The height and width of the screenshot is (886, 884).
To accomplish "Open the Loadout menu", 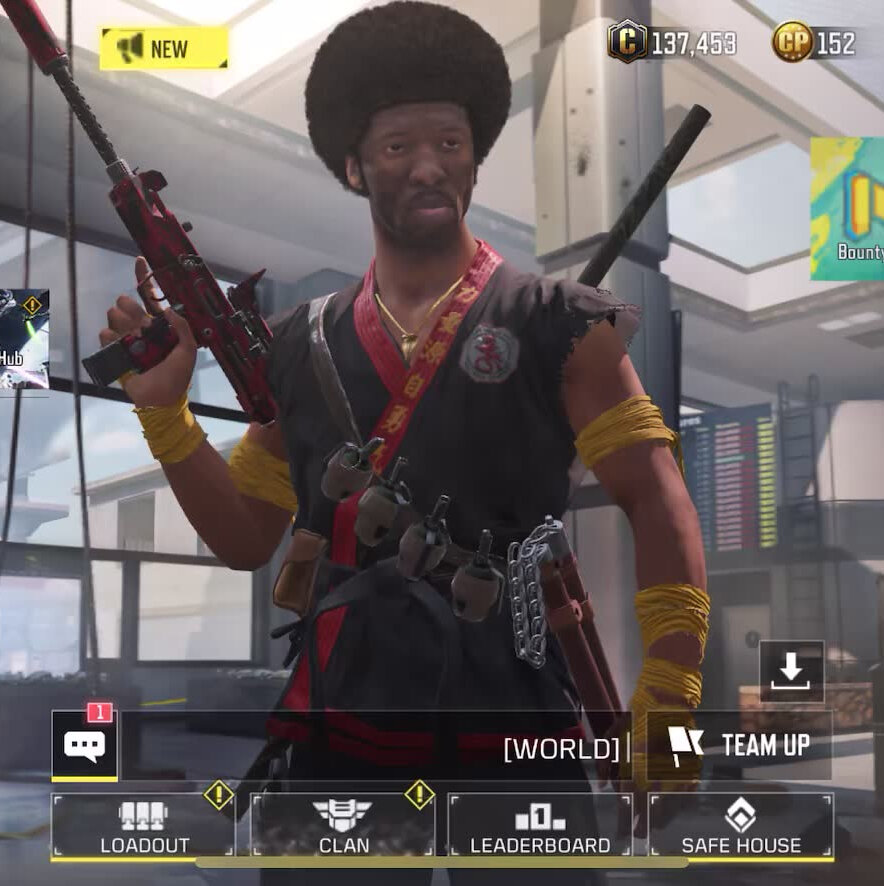I will (x=143, y=826).
